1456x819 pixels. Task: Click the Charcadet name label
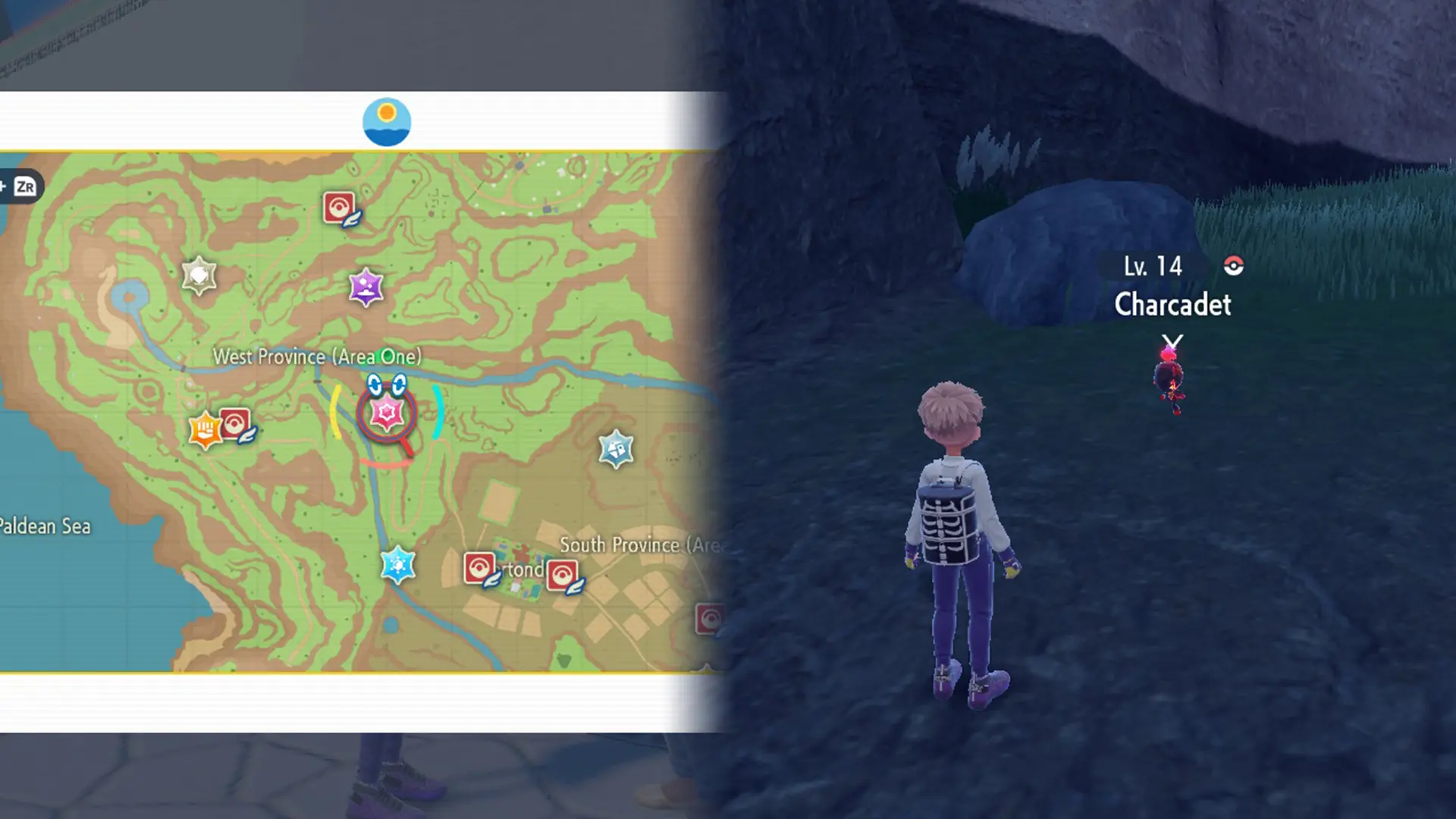(1172, 305)
